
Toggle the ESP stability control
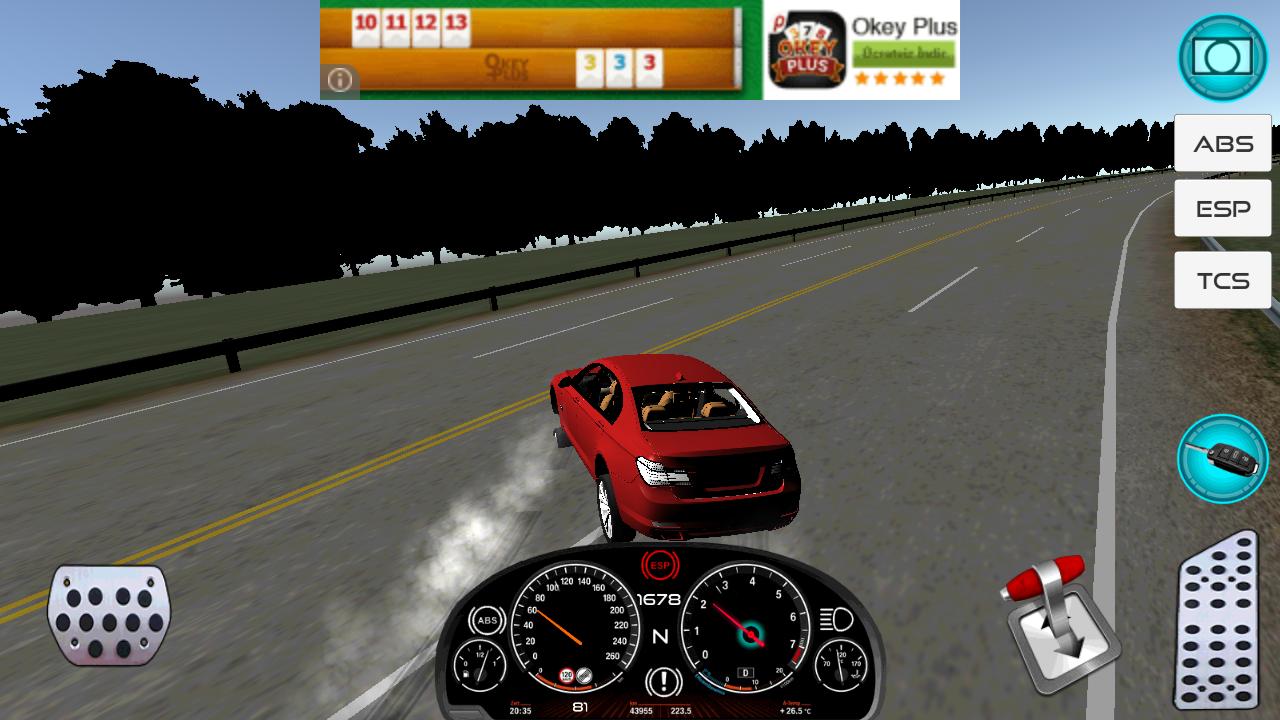pyautogui.click(x=1222, y=208)
